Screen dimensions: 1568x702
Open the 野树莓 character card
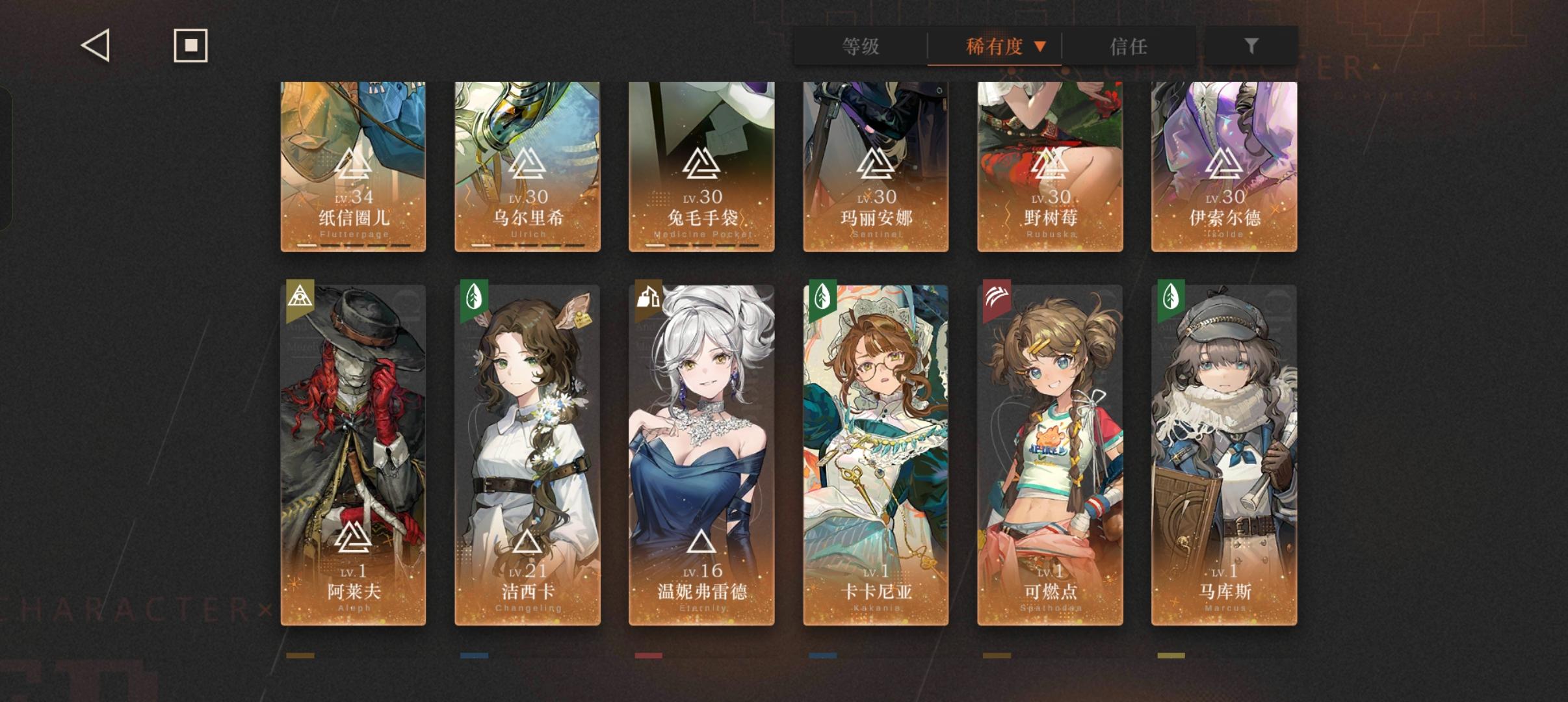1049,162
